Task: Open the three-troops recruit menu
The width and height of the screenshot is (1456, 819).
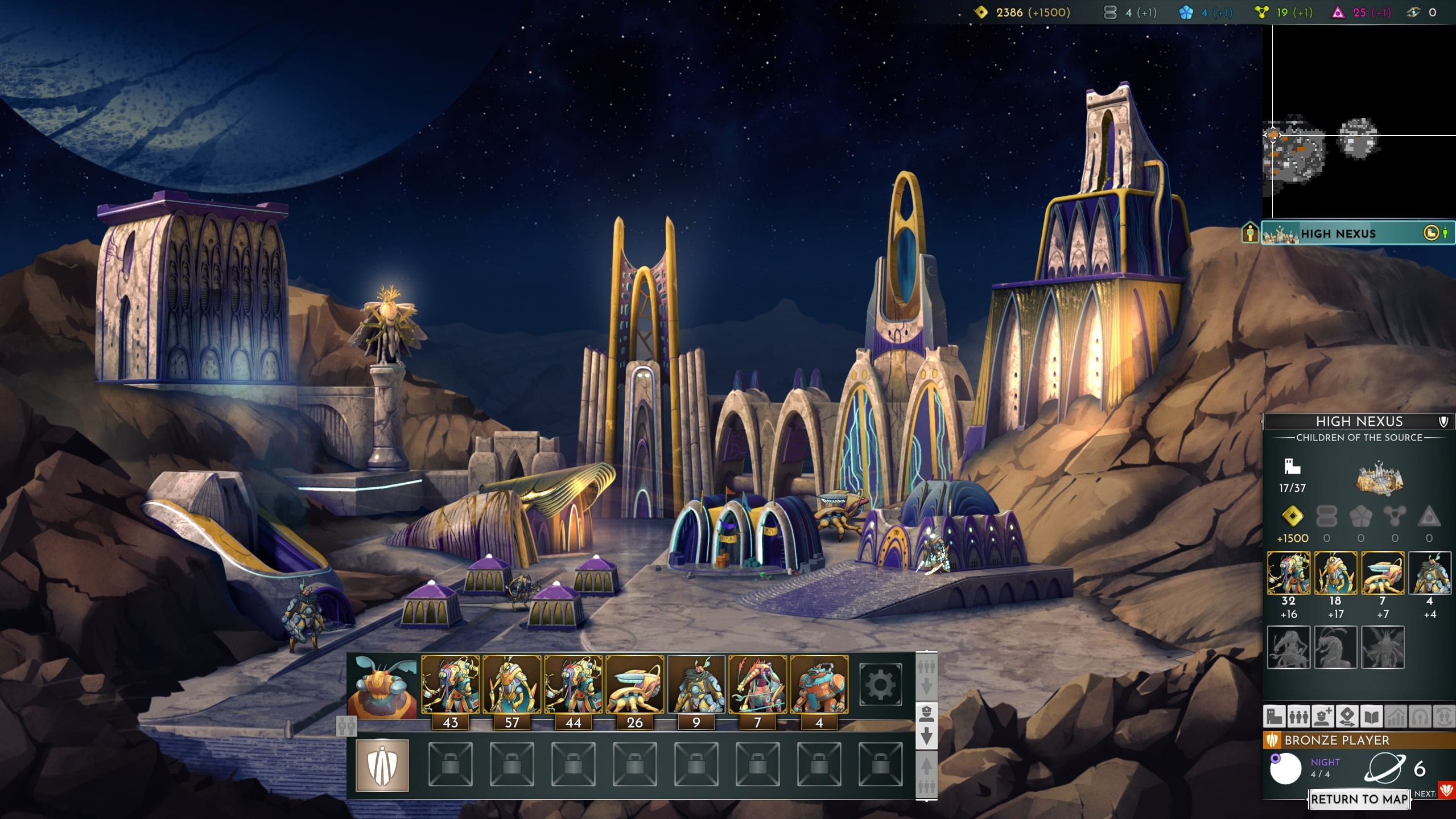Action: coord(1298,717)
